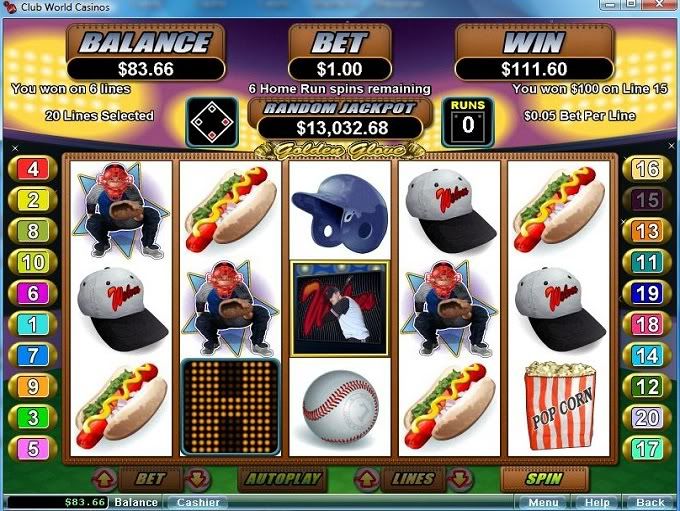Click payline 14 marker
This screenshot has width=680, height=511.
point(647,356)
